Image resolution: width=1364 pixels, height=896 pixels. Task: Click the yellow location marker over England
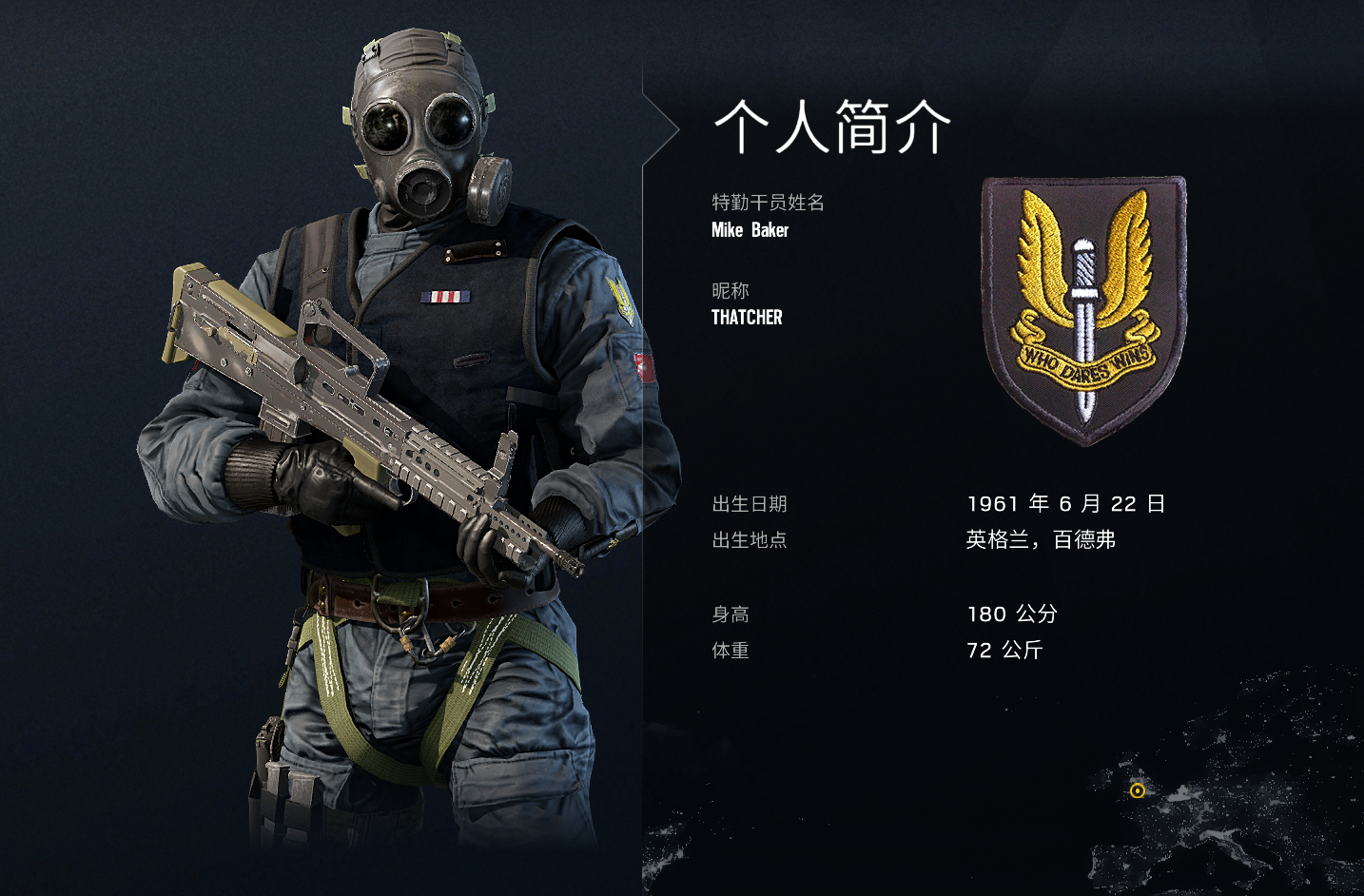tap(1136, 789)
